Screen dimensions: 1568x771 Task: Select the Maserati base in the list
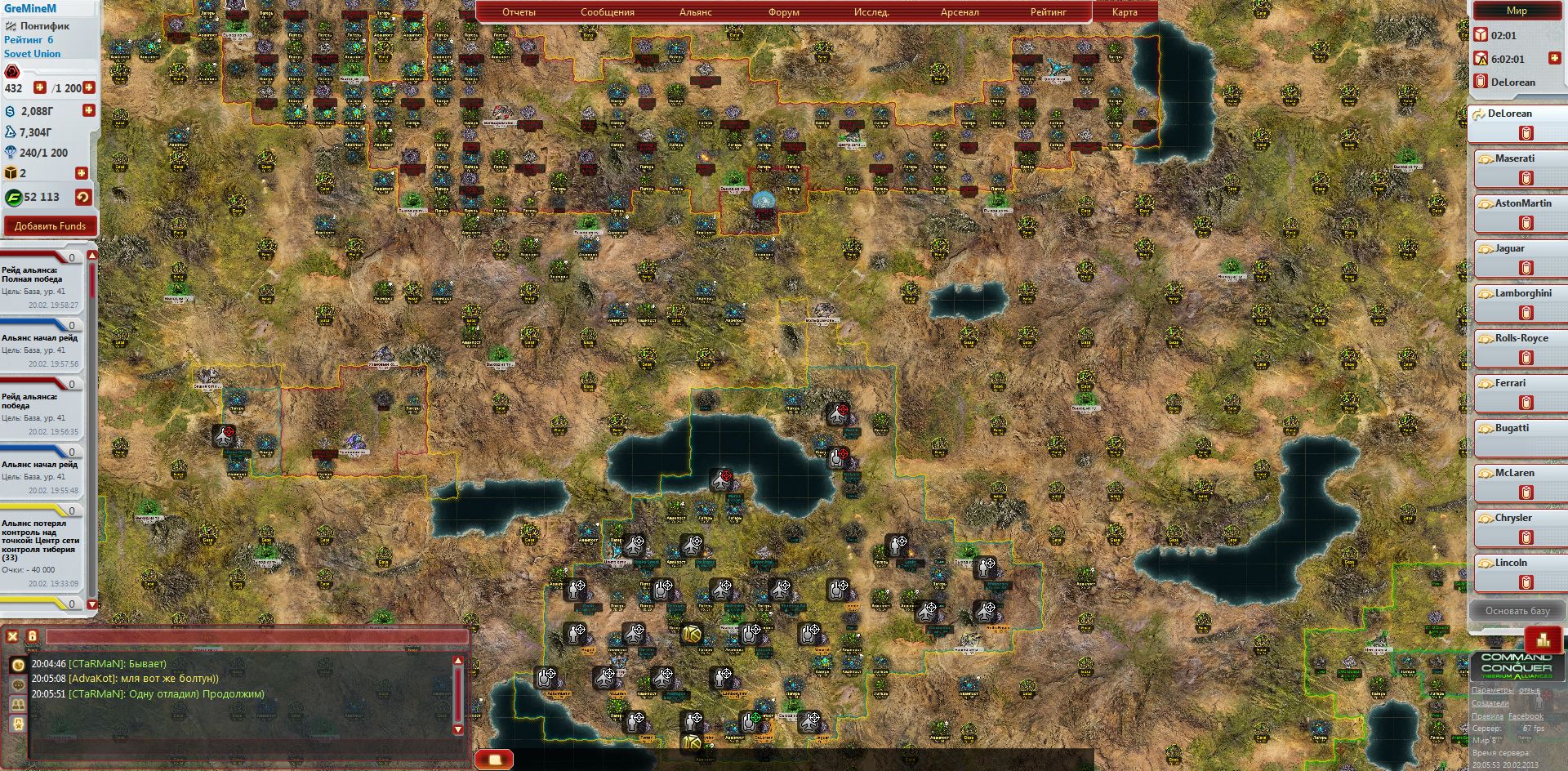point(1515,159)
